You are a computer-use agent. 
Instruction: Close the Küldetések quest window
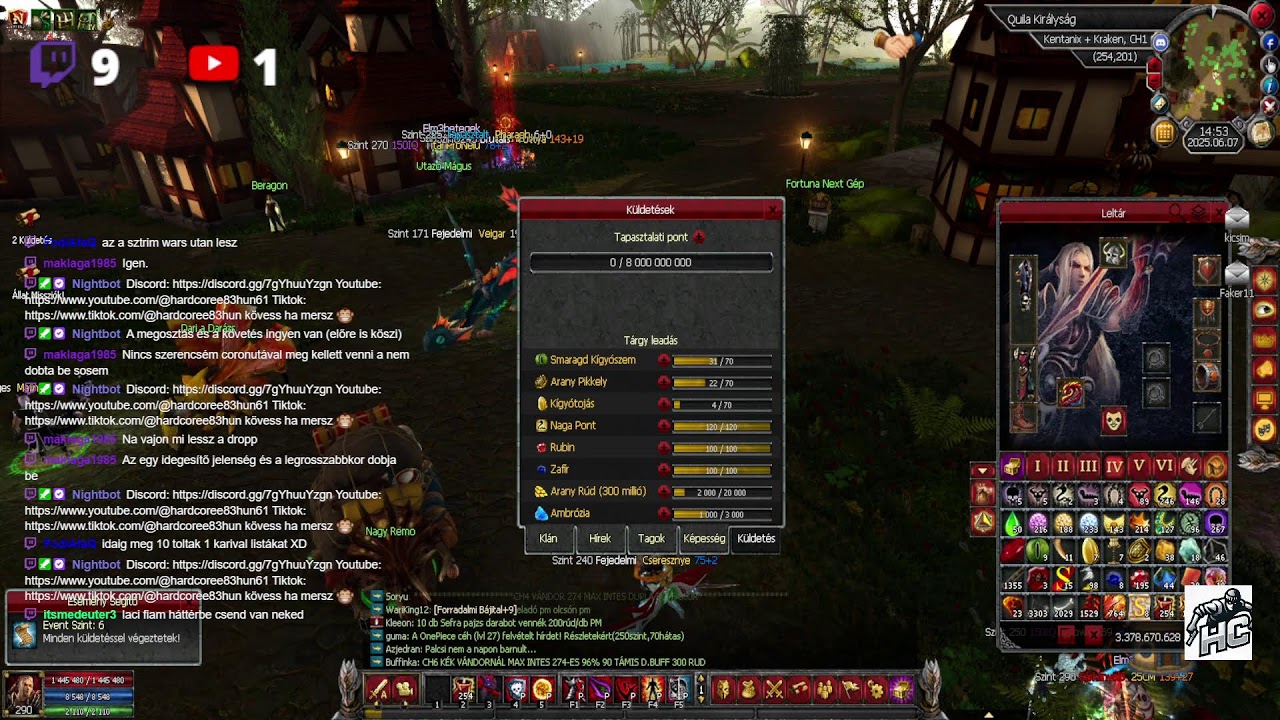pyautogui.click(x=772, y=210)
